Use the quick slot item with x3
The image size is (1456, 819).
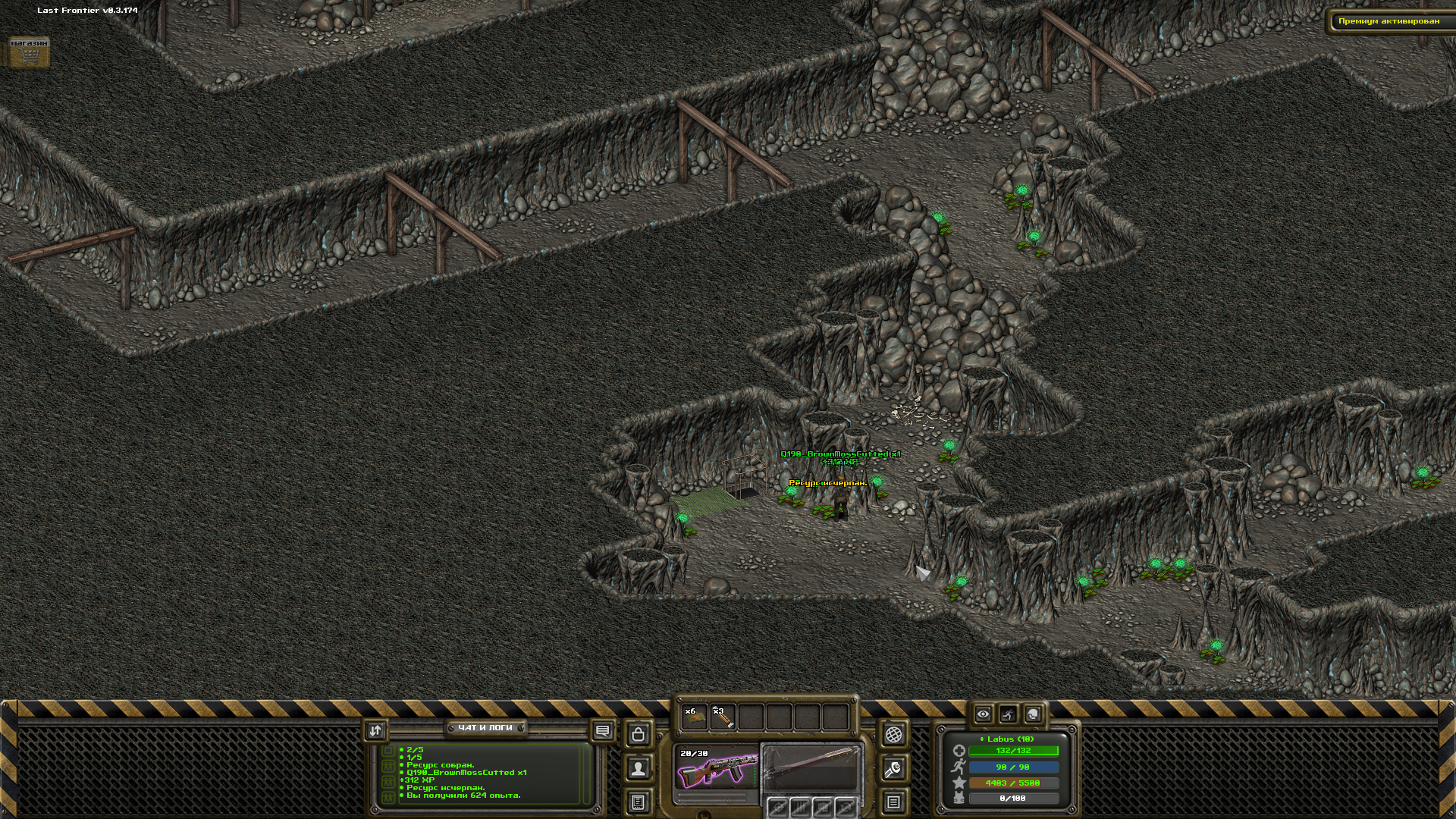(722, 717)
